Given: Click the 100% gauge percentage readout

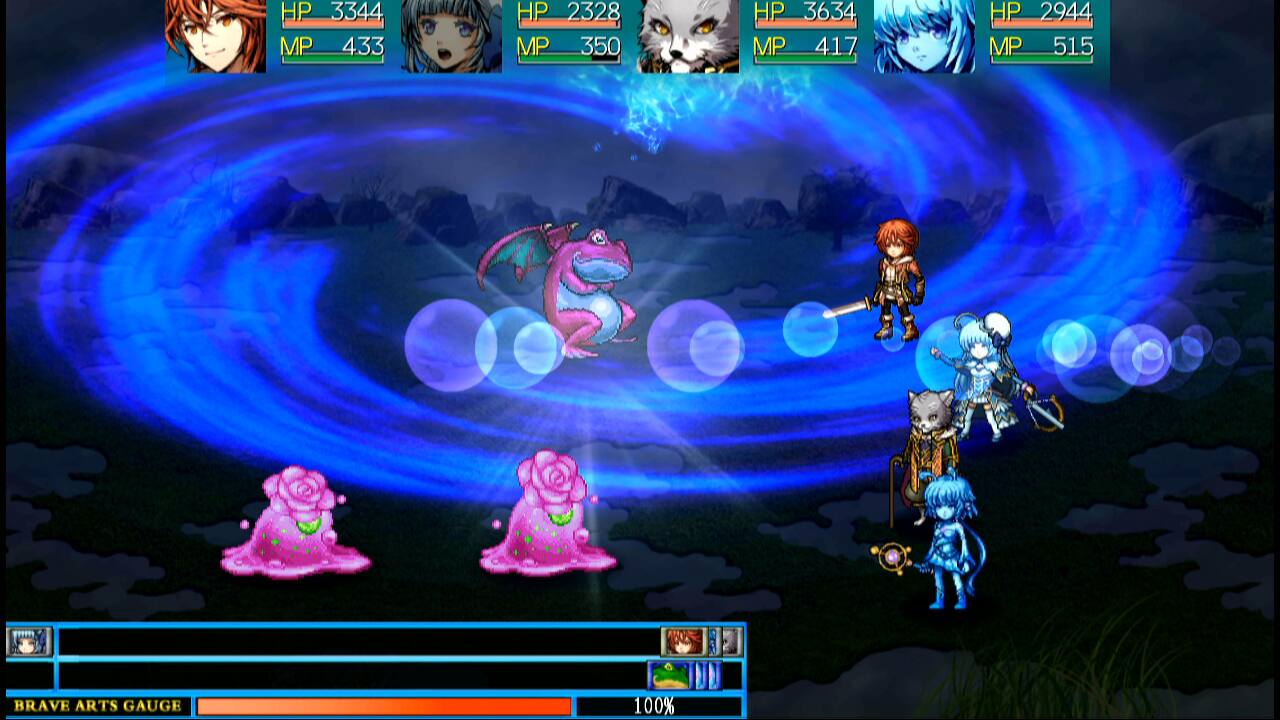Looking at the screenshot, I should coord(655,705).
